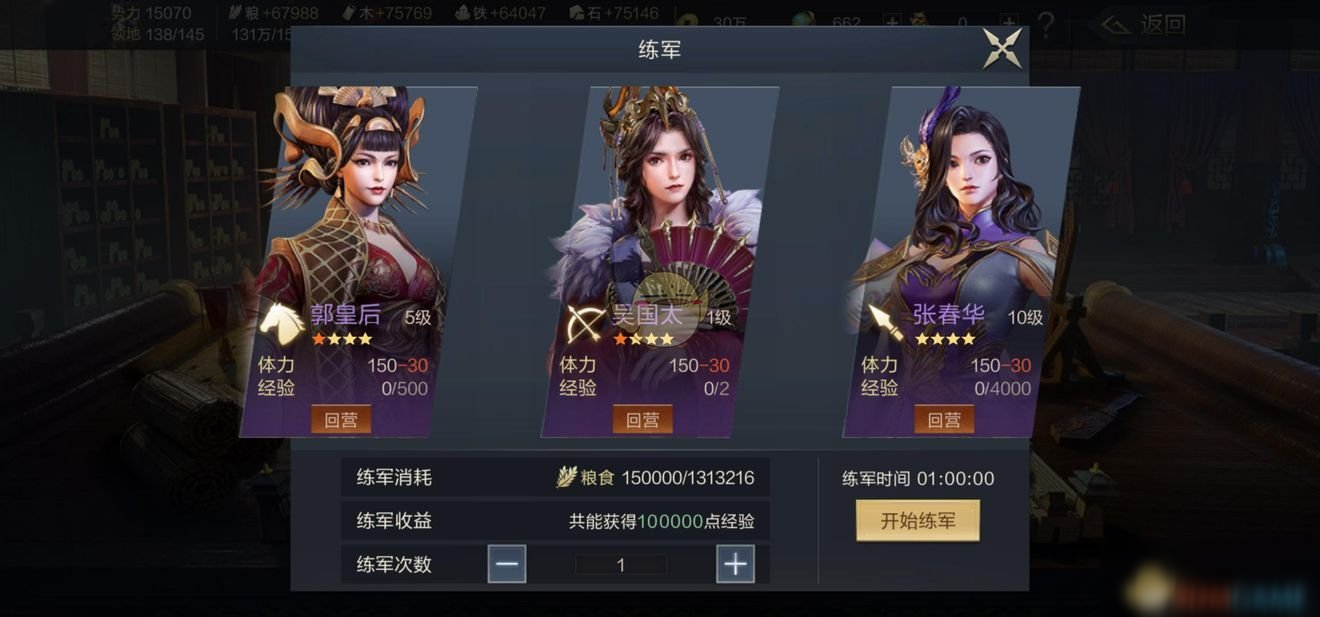
Task: Open help via the question mark icon
Action: point(1046,24)
